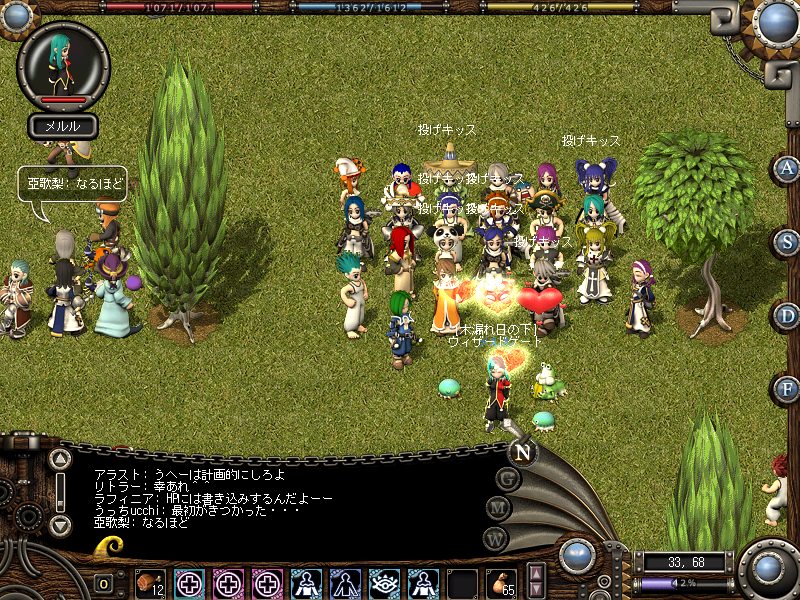Viewport: 800px width, 600px height.
Task: Click the メルル character portrait
Action: click(x=63, y=64)
